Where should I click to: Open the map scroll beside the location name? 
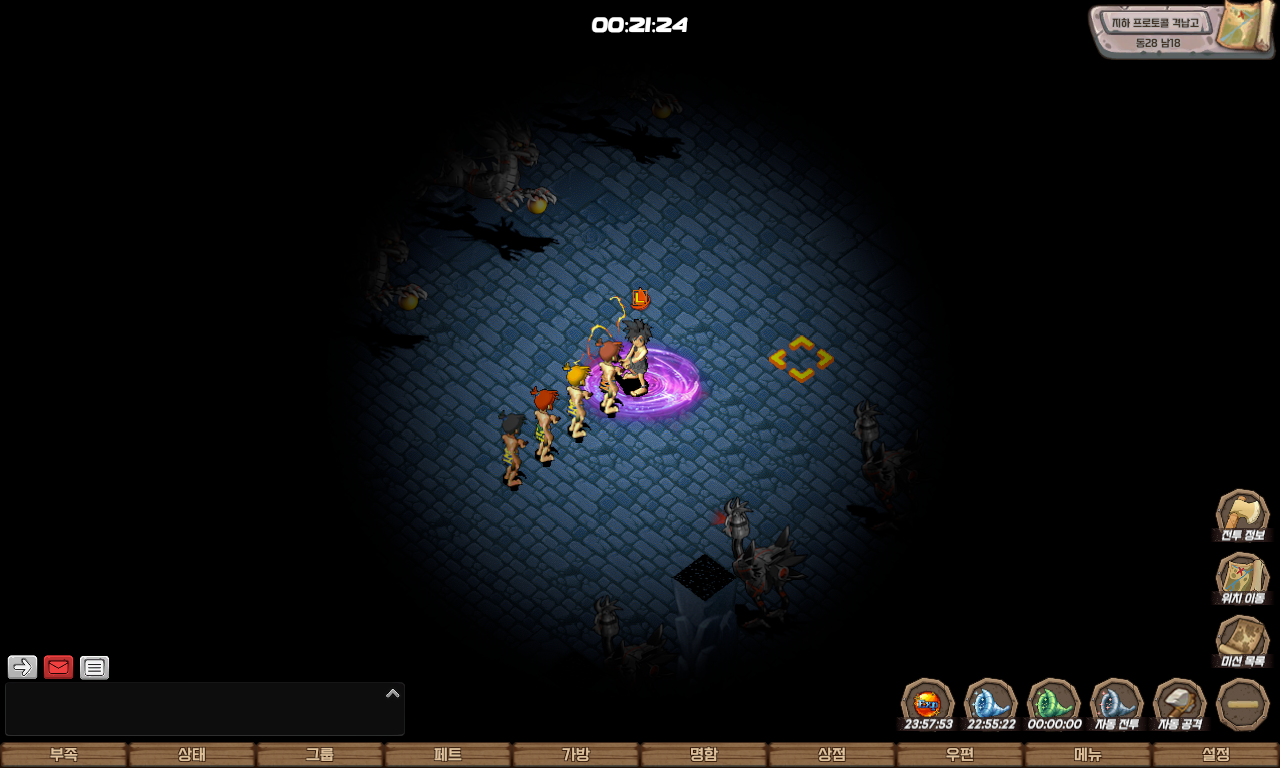tap(1245, 27)
